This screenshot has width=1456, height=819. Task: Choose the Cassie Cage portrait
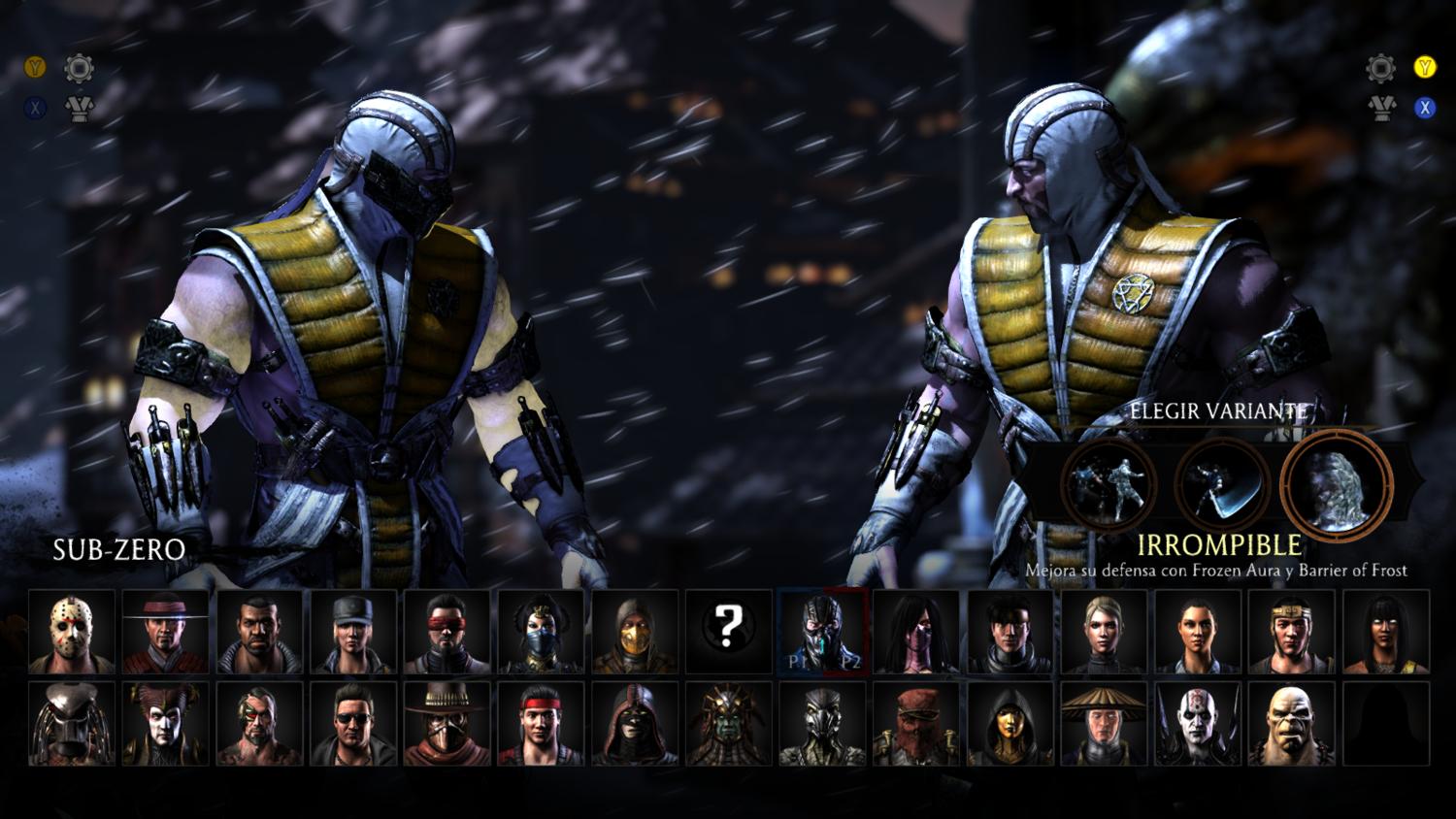tap(1104, 631)
